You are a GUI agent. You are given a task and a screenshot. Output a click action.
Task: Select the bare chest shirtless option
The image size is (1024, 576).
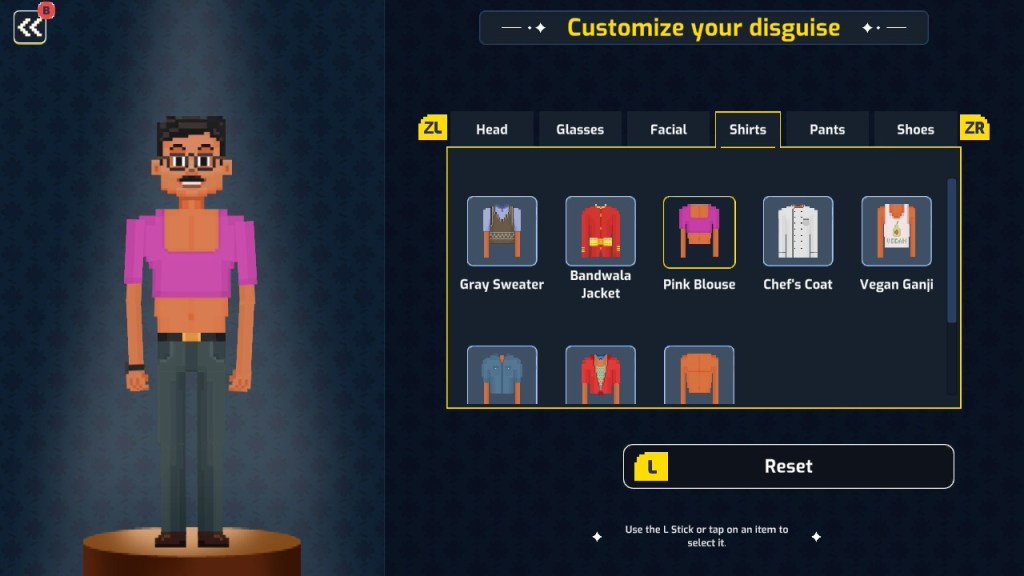point(699,376)
